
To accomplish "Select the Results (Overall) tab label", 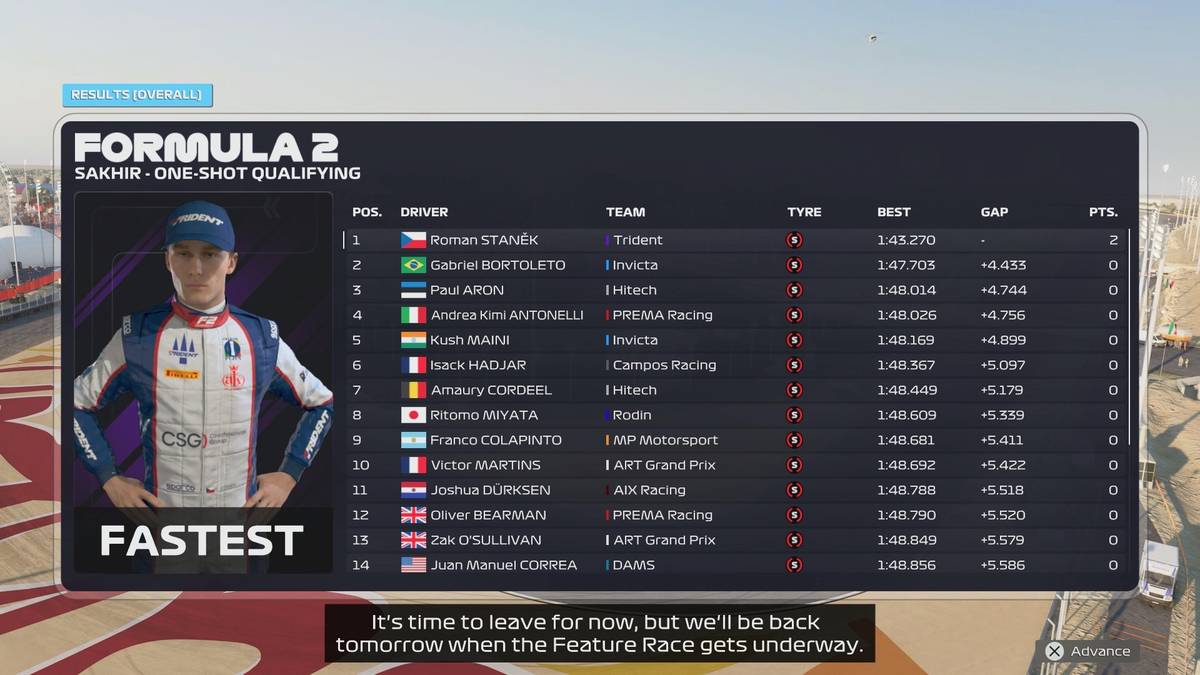I will (137, 95).
